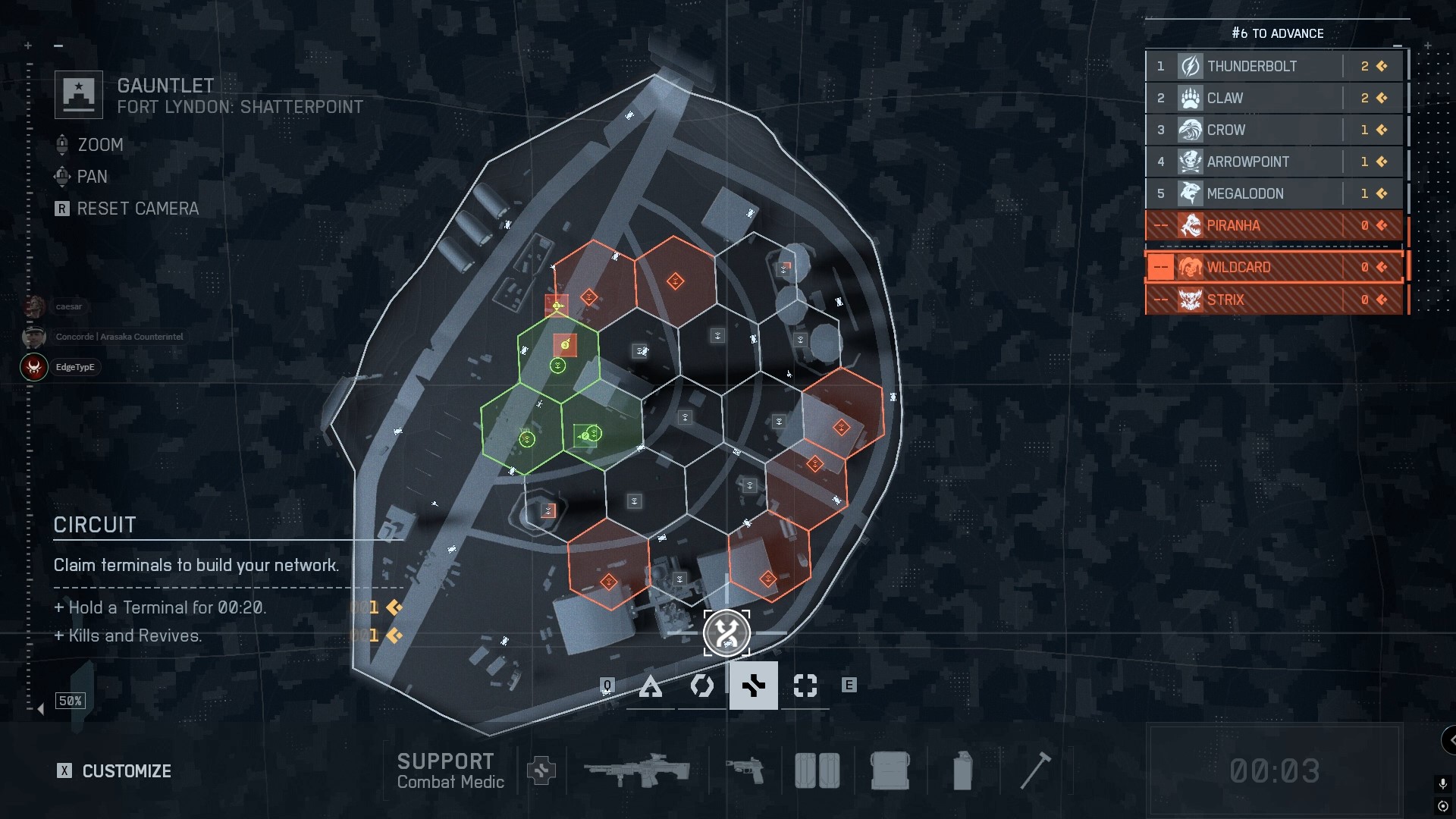Click the Thunderbolt lightning emblem on the leaderboard
1456x819 pixels.
(x=1191, y=66)
